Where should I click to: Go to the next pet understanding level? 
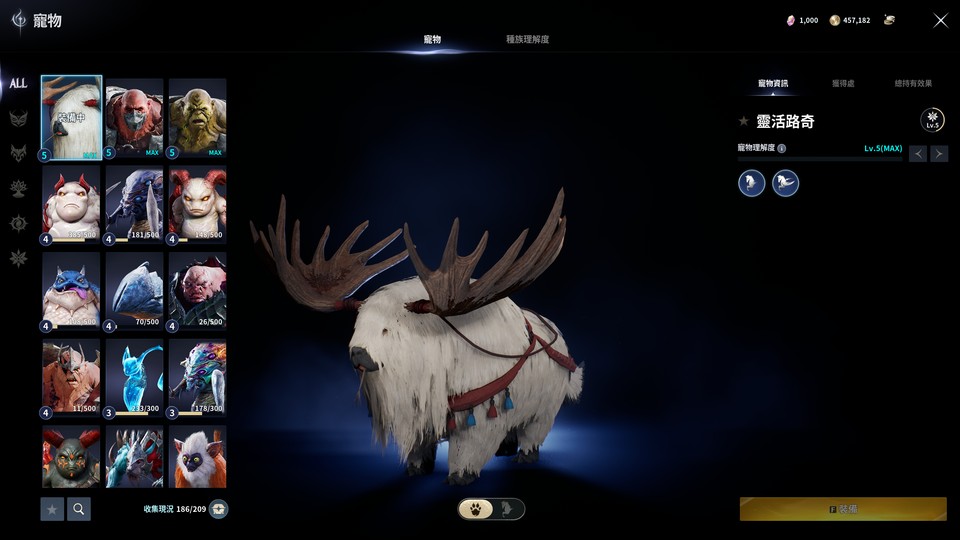click(939, 153)
